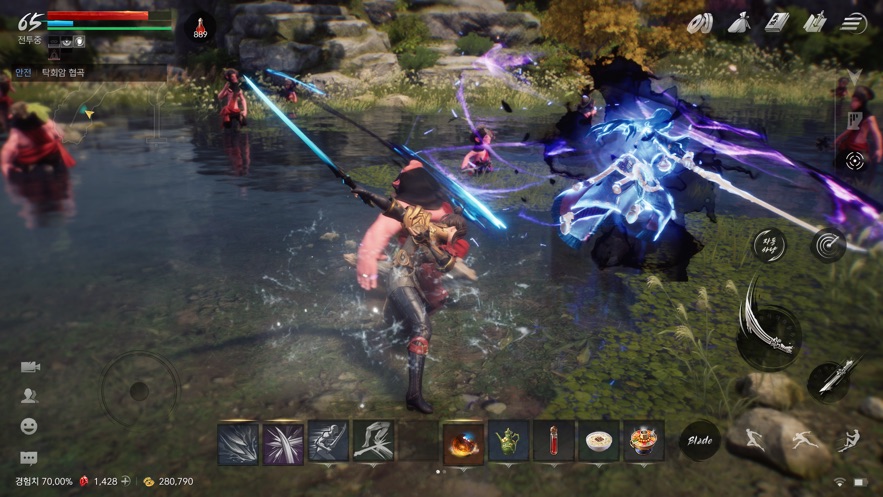This screenshot has height=497, width=883.
Task: Use the green teapot item
Action: (x=508, y=441)
